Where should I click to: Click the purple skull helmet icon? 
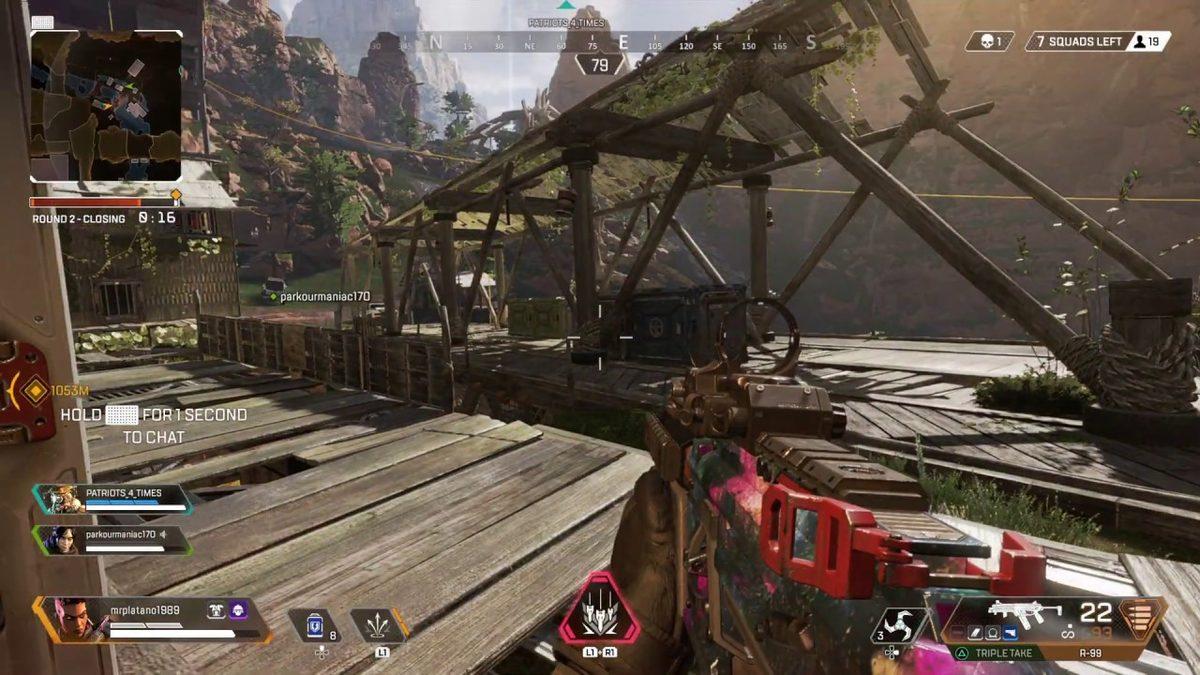[238, 610]
